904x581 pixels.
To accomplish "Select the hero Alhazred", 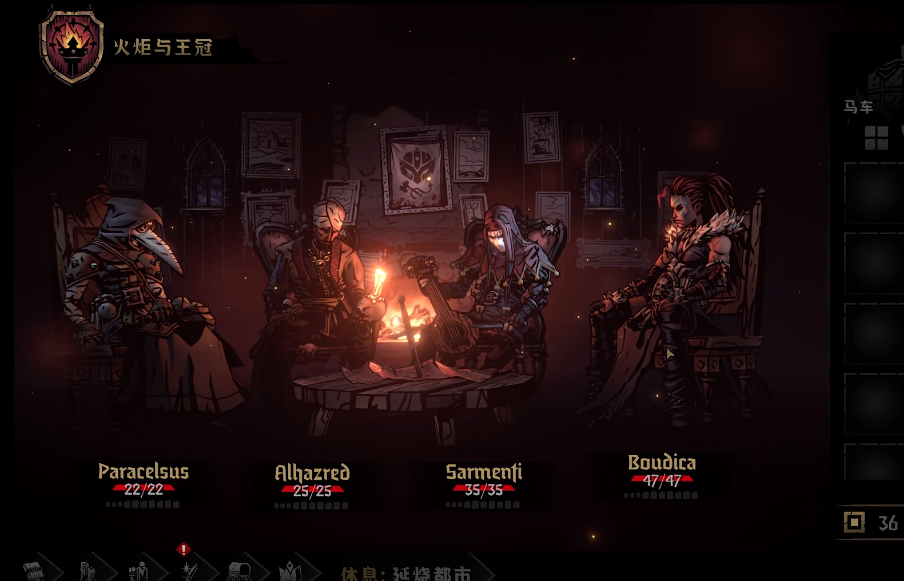I will 312,474.
